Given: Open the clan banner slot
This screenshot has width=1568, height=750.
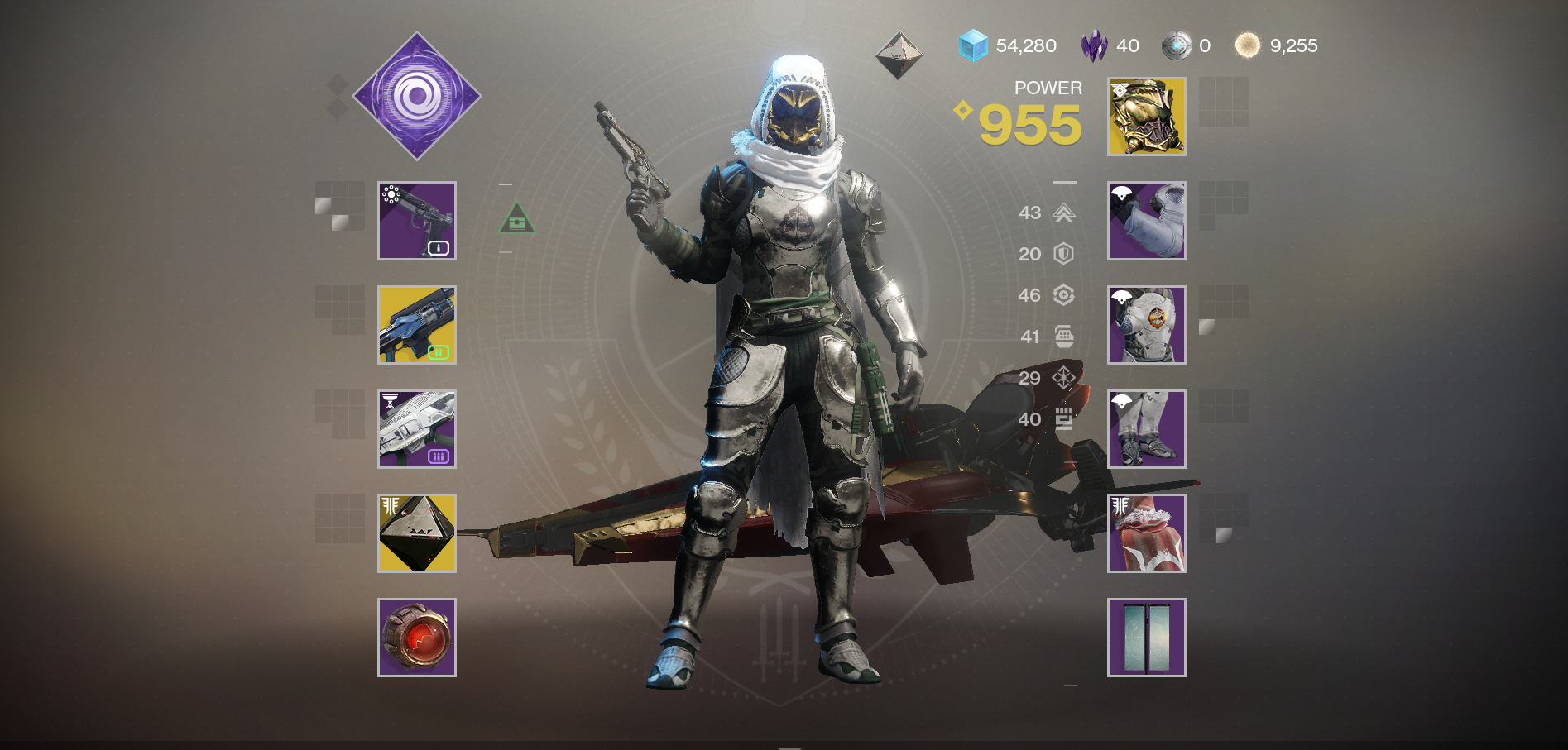Looking at the screenshot, I should coord(1146,638).
